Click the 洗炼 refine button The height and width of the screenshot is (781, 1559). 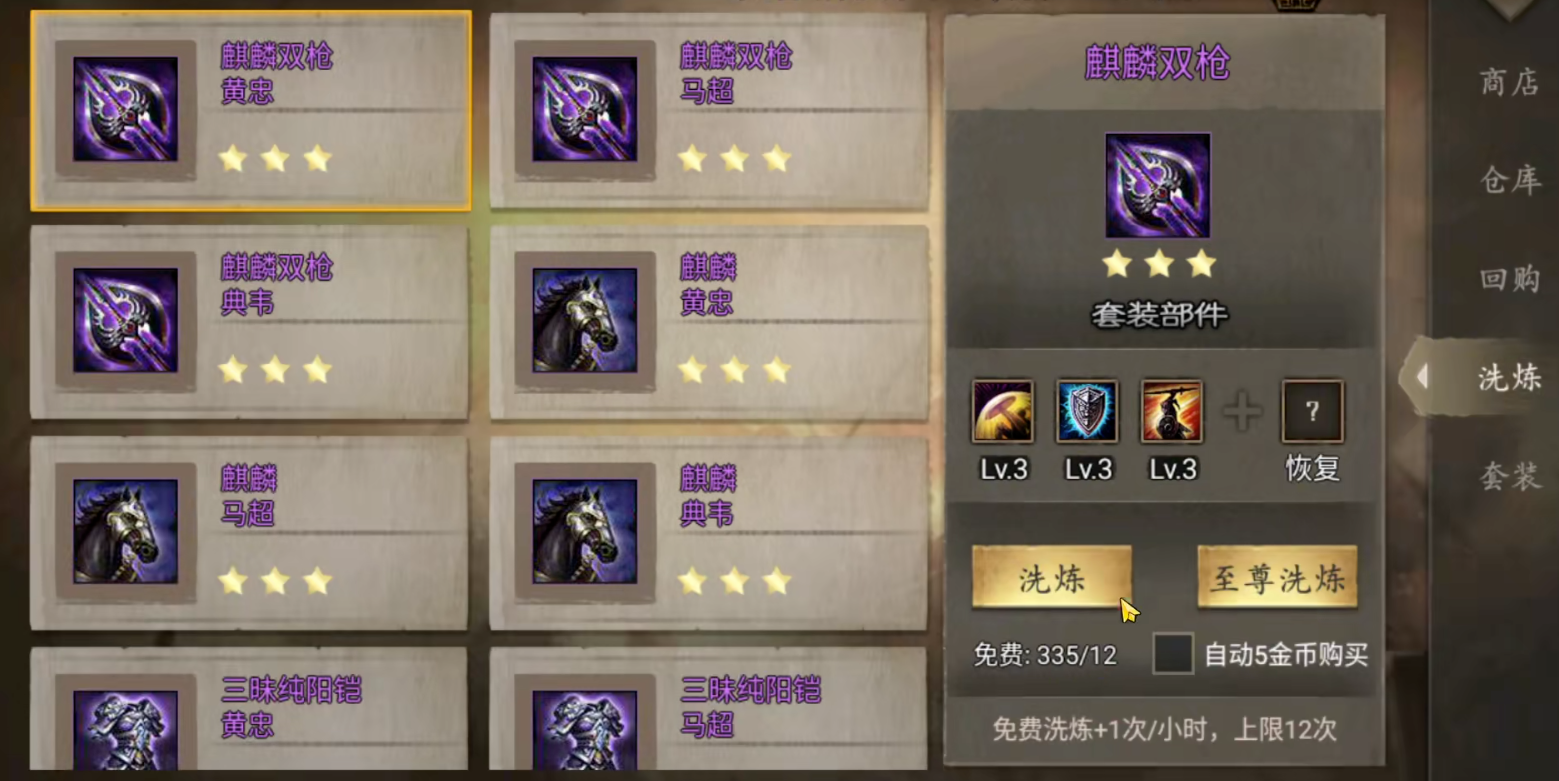(x=1052, y=578)
